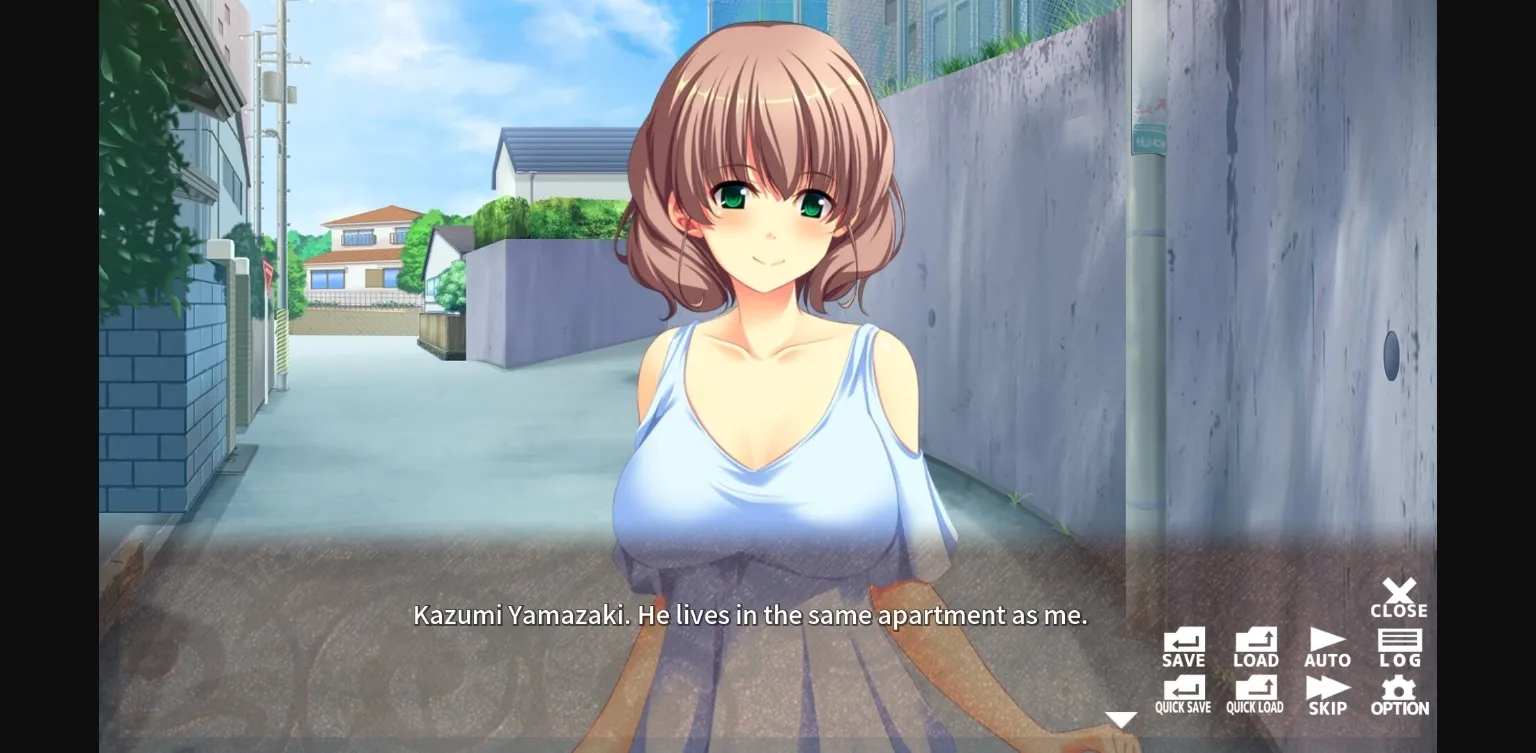Click the dialogue box to continue the story
1536x753 pixels.
[750, 616]
